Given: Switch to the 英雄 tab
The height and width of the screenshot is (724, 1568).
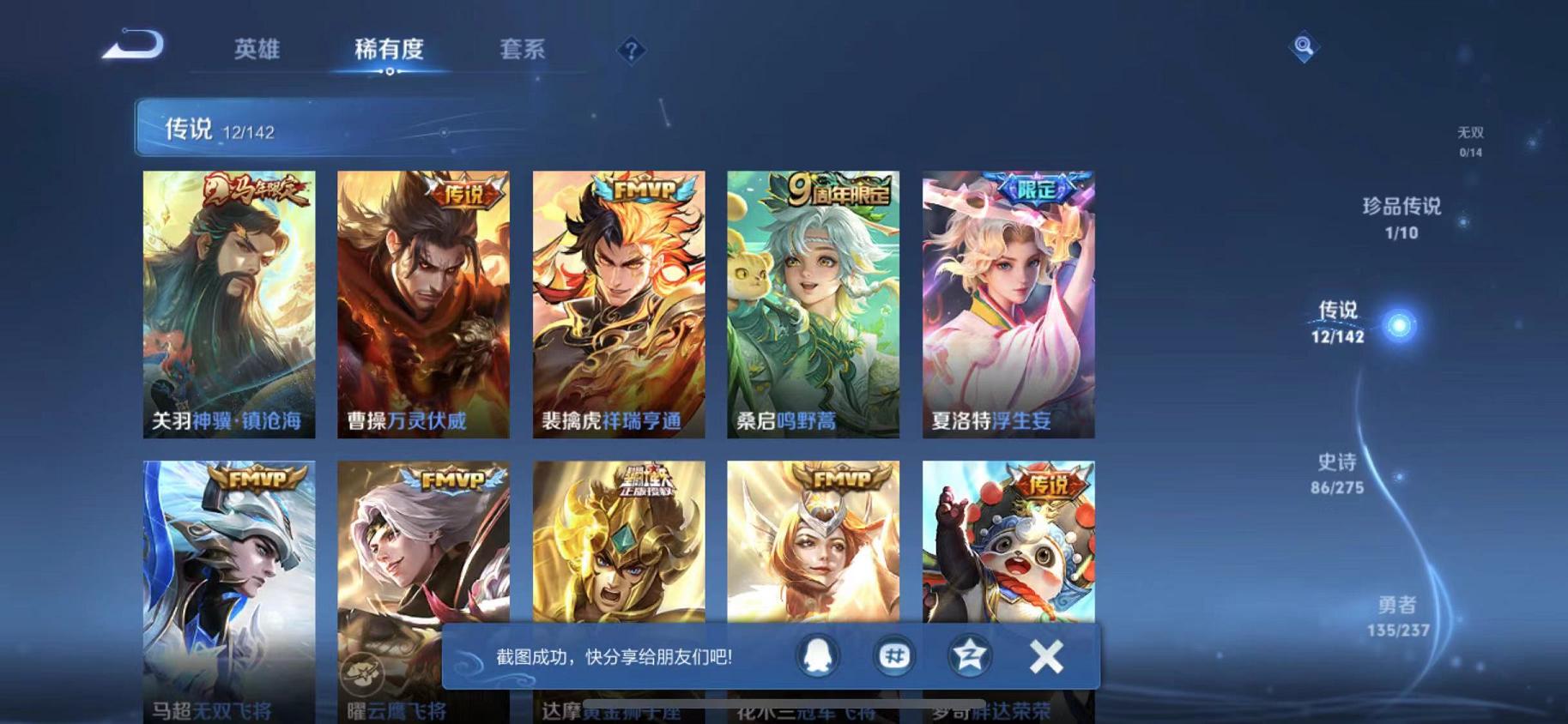Looking at the screenshot, I should 256,50.
